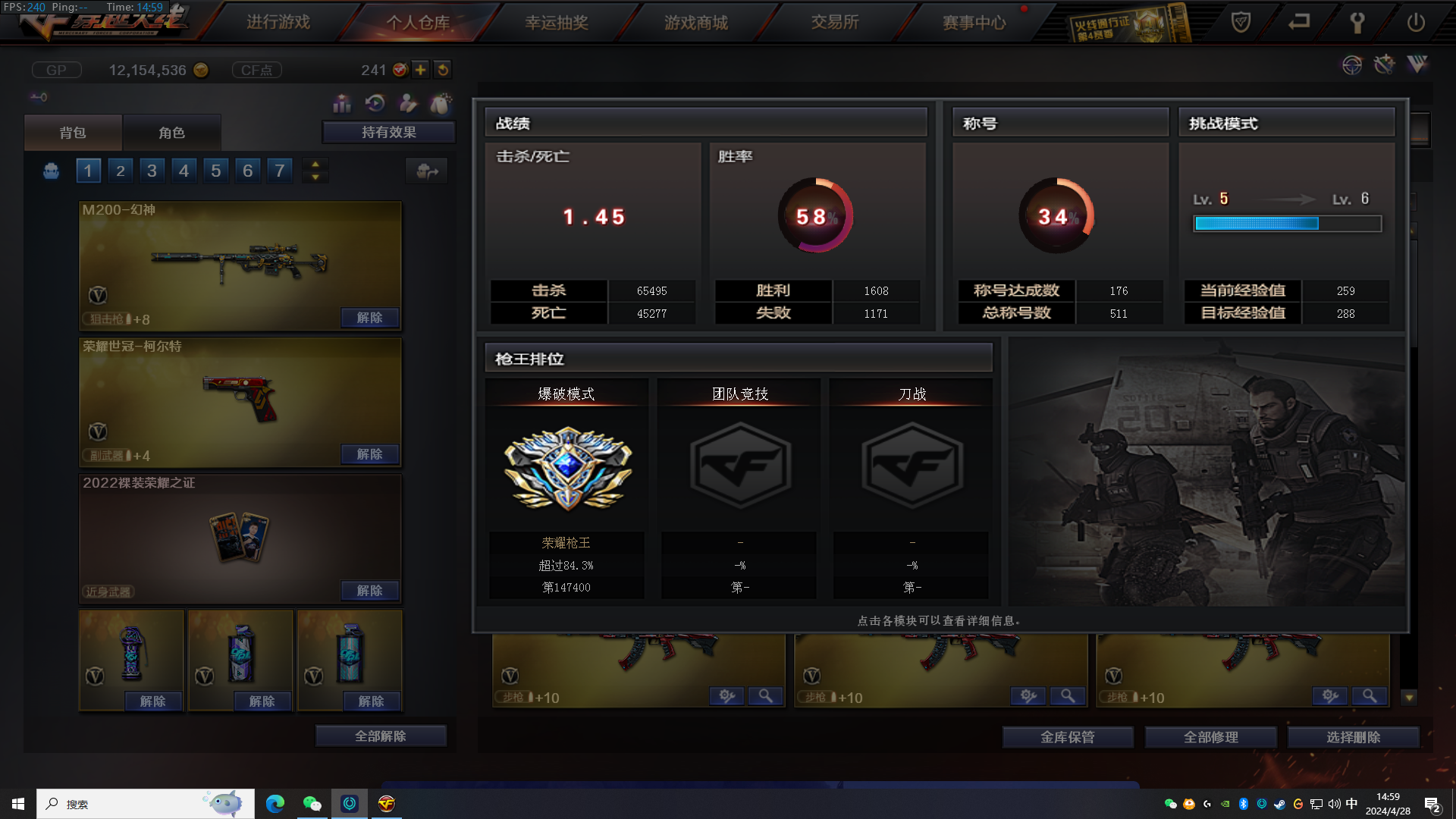Switch to the 角色 tab
1456x819 pixels.
[173, 132]
